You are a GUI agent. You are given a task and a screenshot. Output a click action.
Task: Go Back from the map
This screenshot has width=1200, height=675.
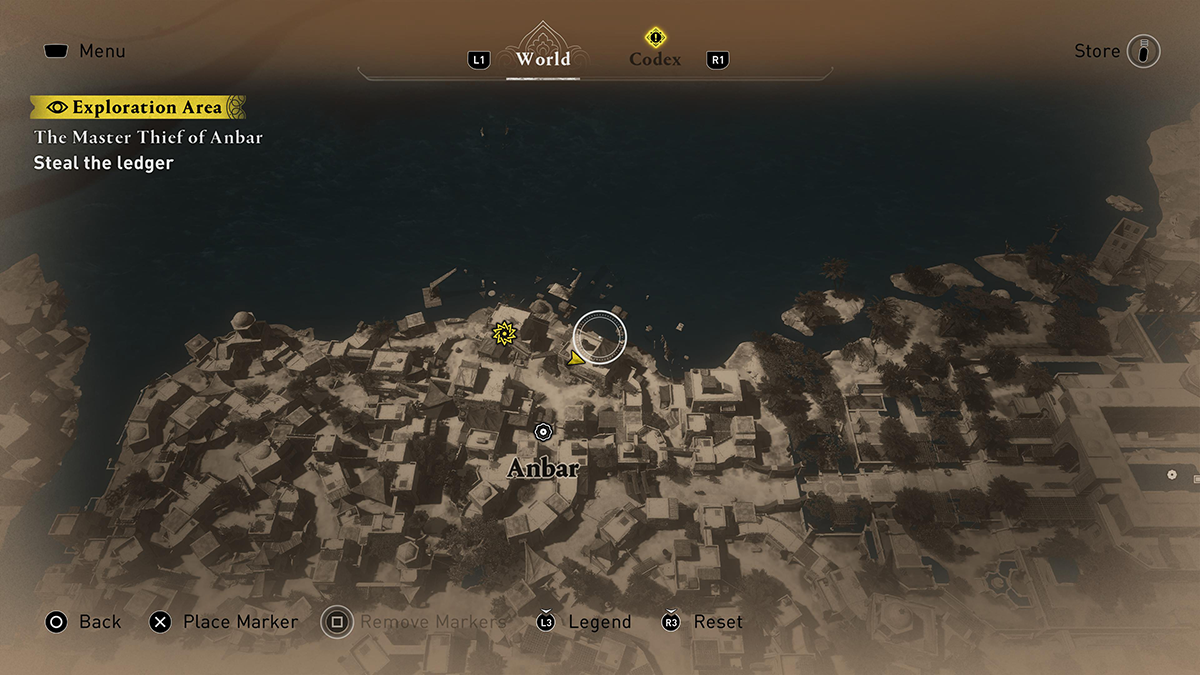[83, 622]
